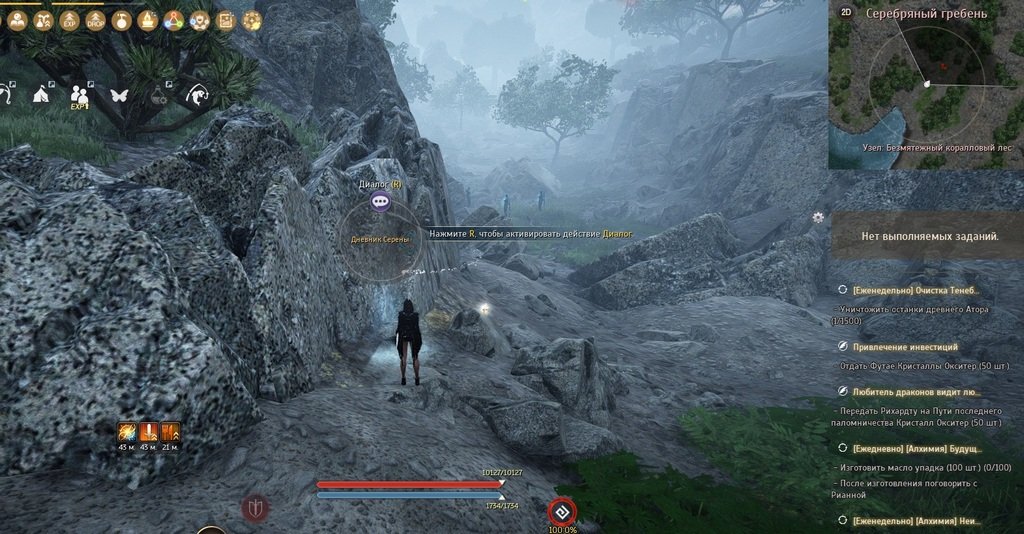1024x534 pixels.
Task: Open the fishing shortcut icon
Action: click(197, 96)
